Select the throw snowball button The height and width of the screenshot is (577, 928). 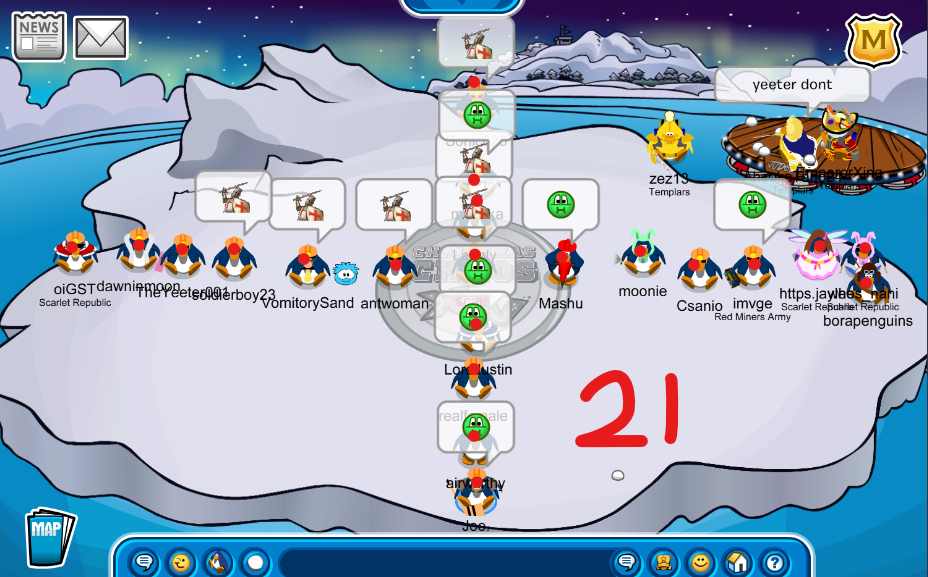point(254,562)
